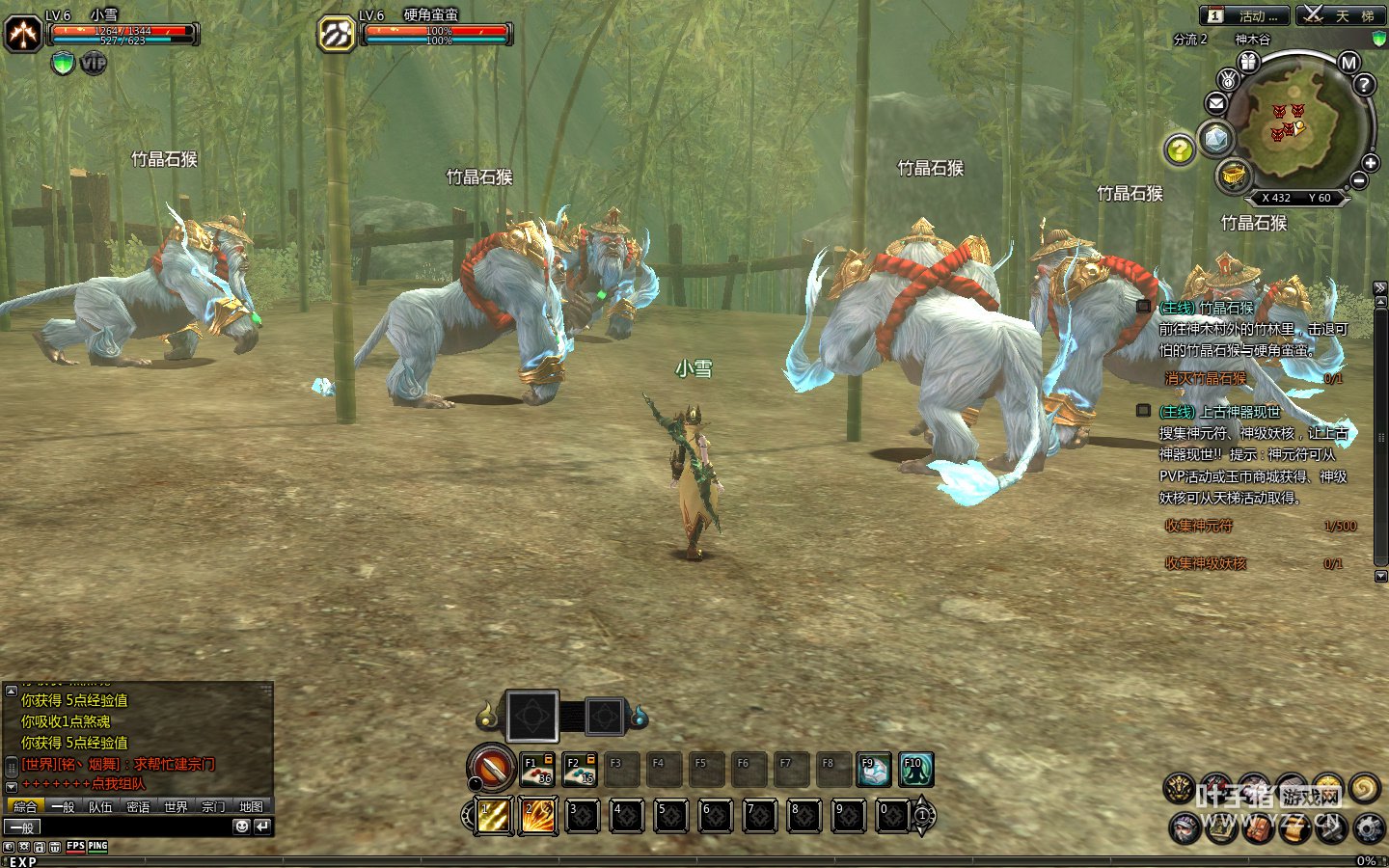Open the chat emoji smiley button
The height and width of the screenshot is (868, 1389).
242,827
